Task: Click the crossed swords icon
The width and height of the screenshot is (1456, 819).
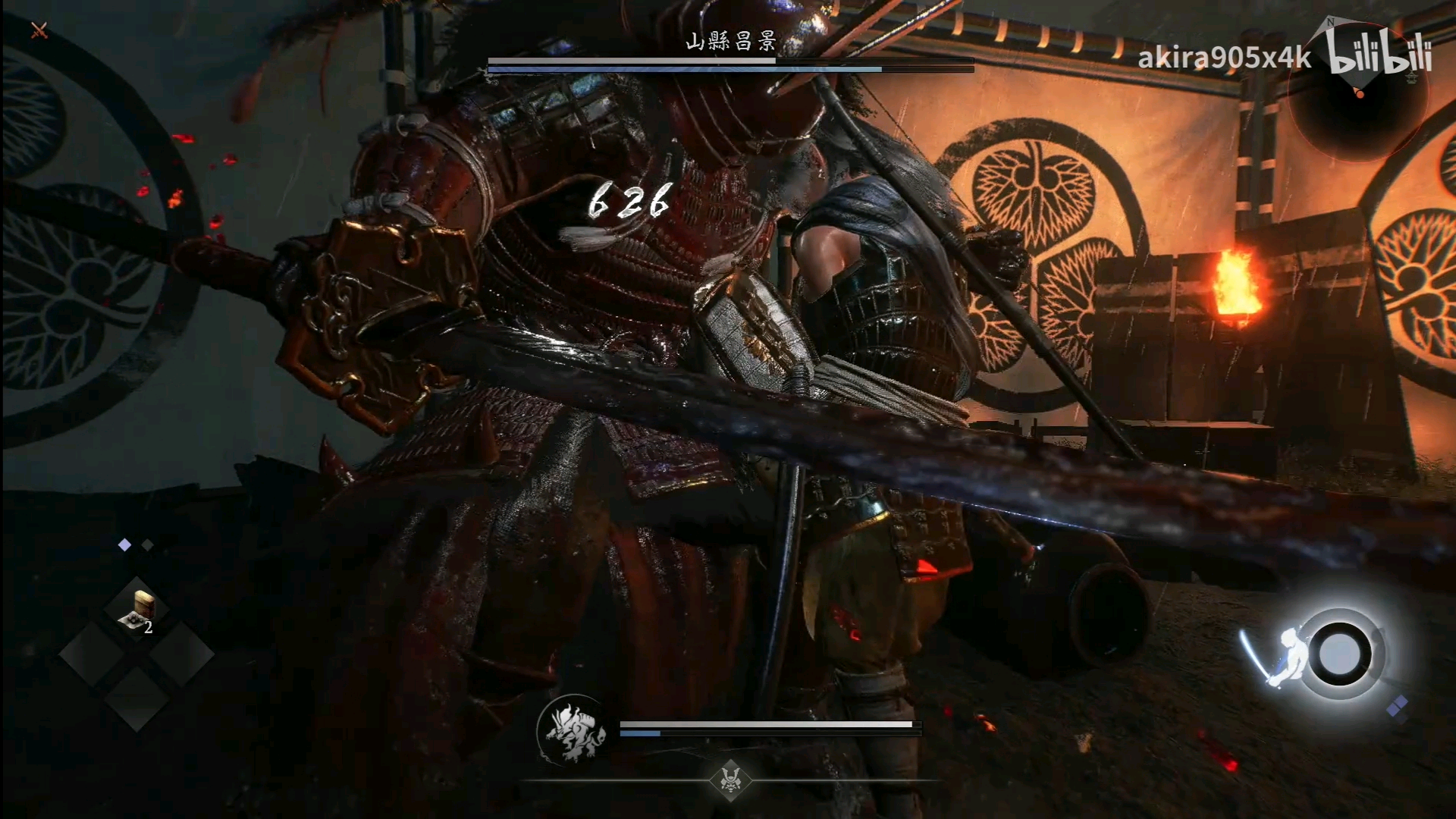Action: pyautogui.click(x=39, y=30)
